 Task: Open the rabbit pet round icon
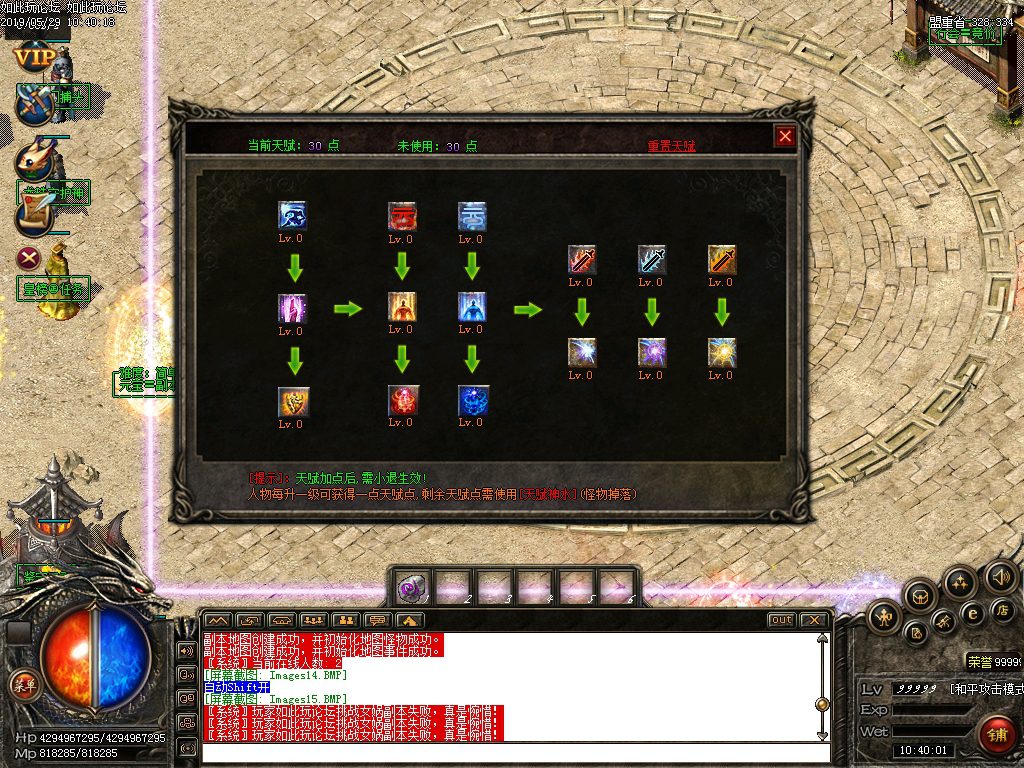pos(35,161)
